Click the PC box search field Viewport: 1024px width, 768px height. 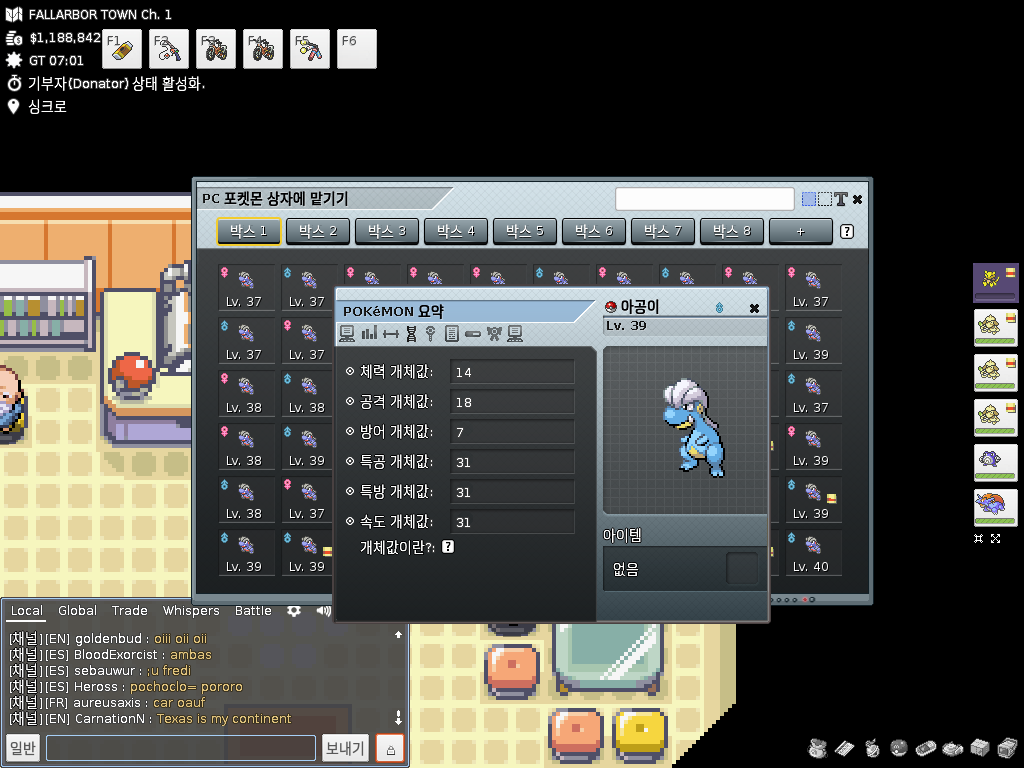[x=704, y=199]
